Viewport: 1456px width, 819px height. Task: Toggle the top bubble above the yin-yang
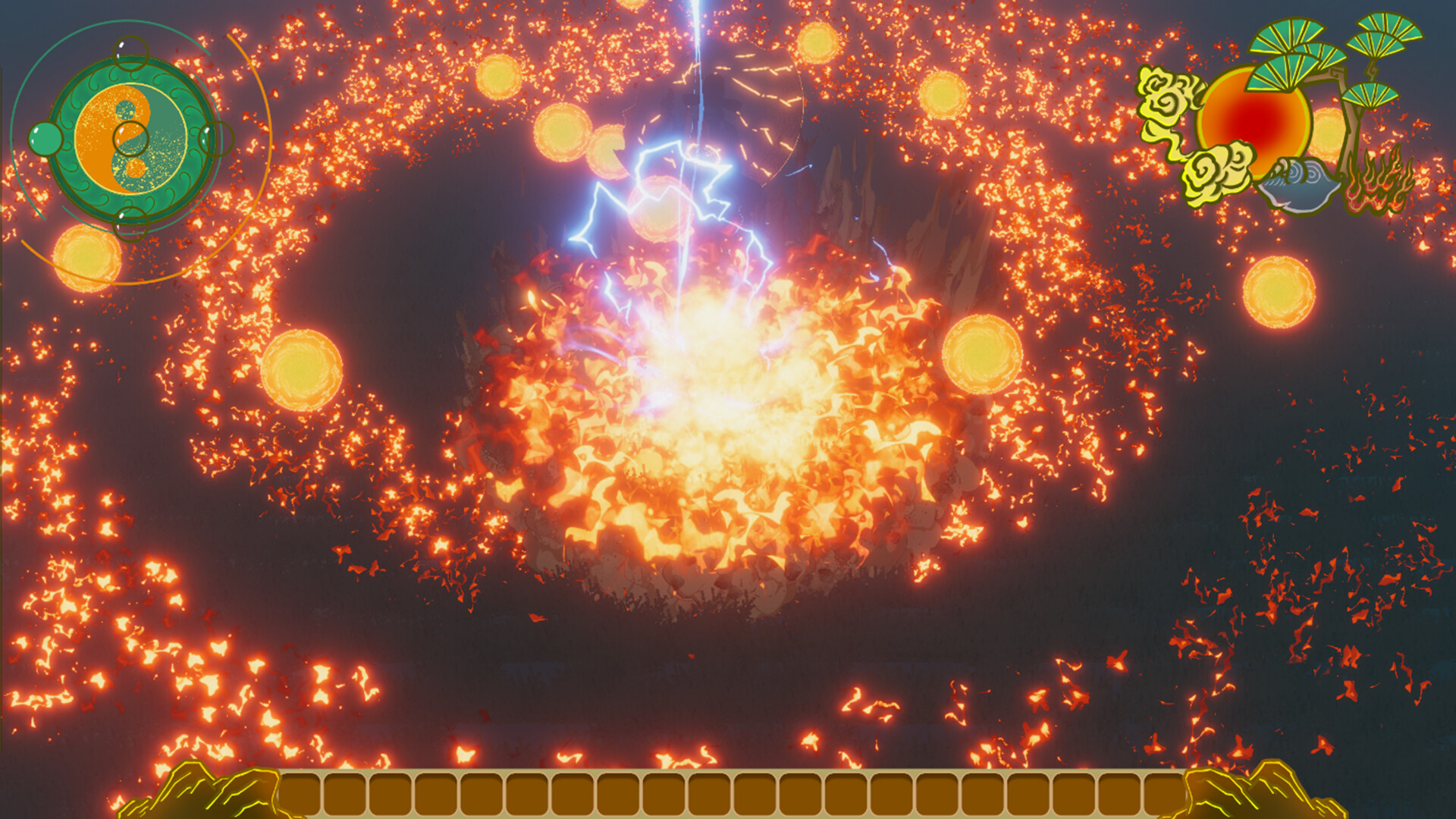pos(131,53)
